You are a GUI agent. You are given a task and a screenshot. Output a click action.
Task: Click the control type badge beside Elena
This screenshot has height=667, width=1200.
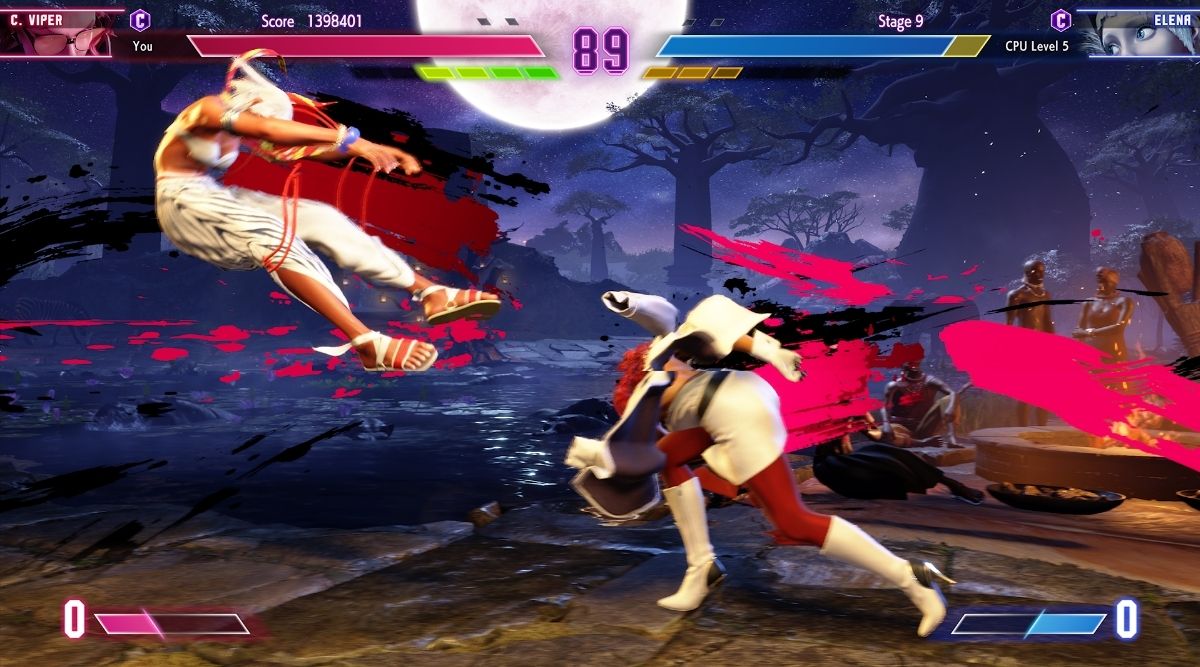pyautogui.click(x=1061, y=20)
